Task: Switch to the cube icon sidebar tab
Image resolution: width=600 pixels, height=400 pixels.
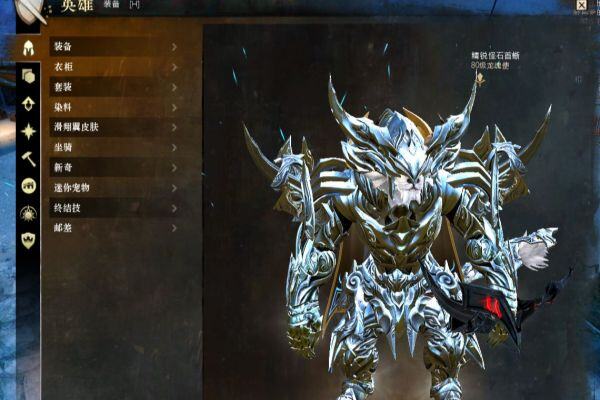Action: point(28,76)
